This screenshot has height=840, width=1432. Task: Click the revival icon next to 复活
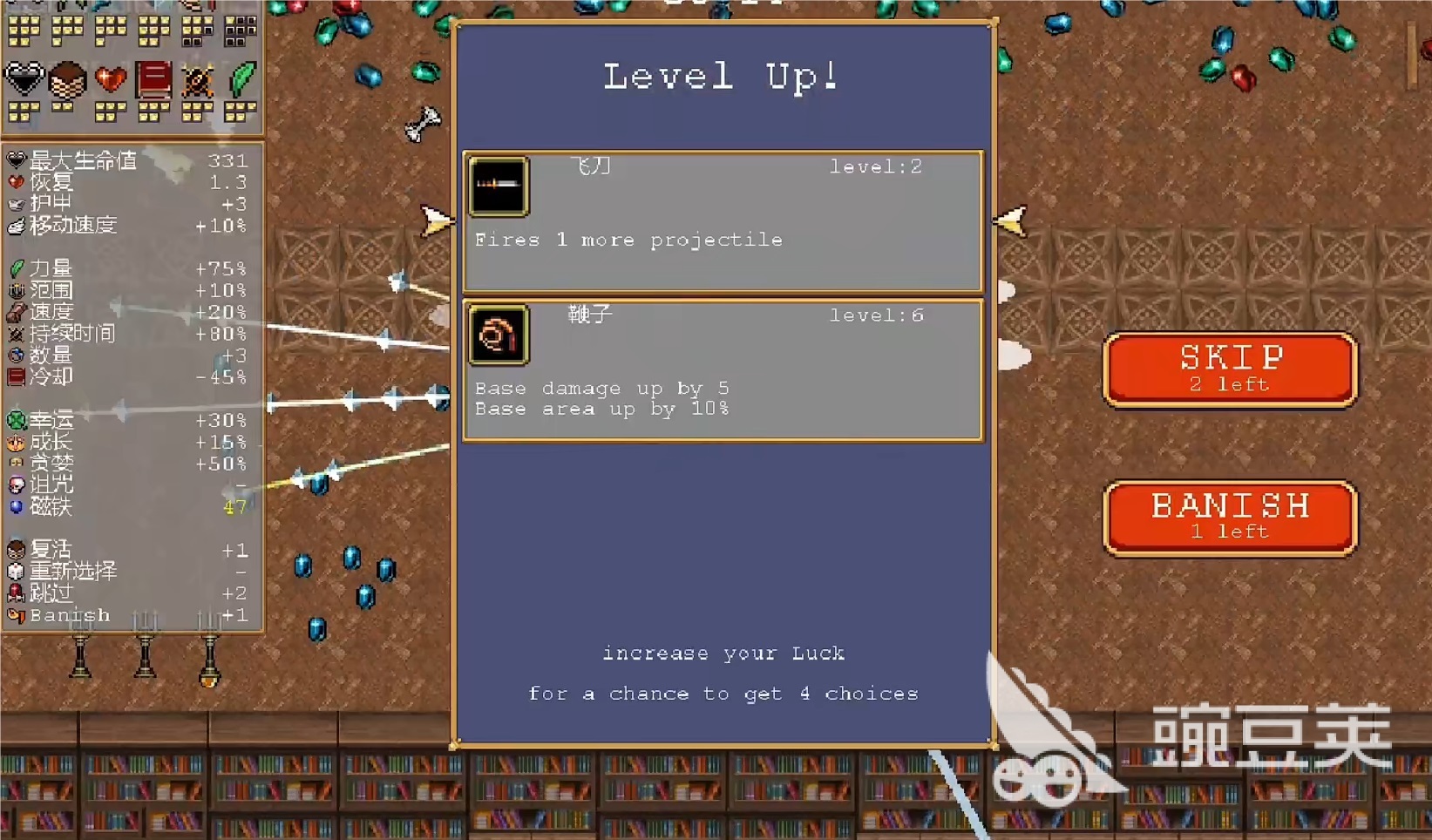(x=17, y=549)
